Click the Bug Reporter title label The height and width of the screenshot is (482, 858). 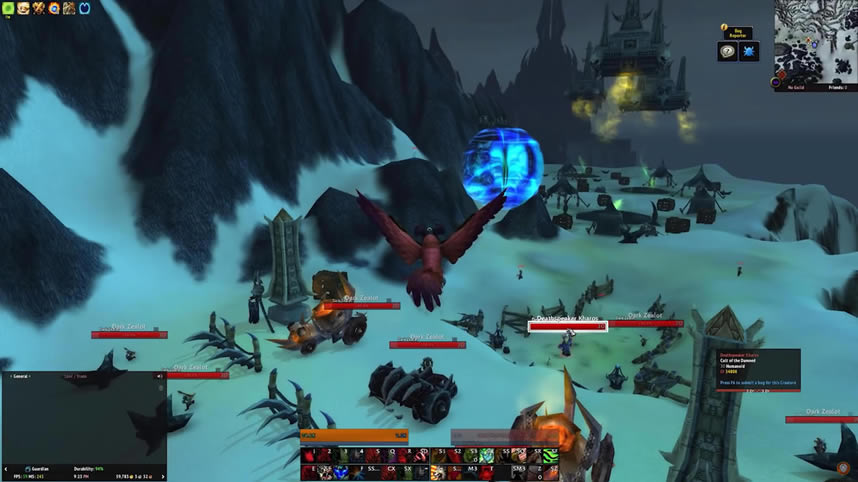(738, 34)
